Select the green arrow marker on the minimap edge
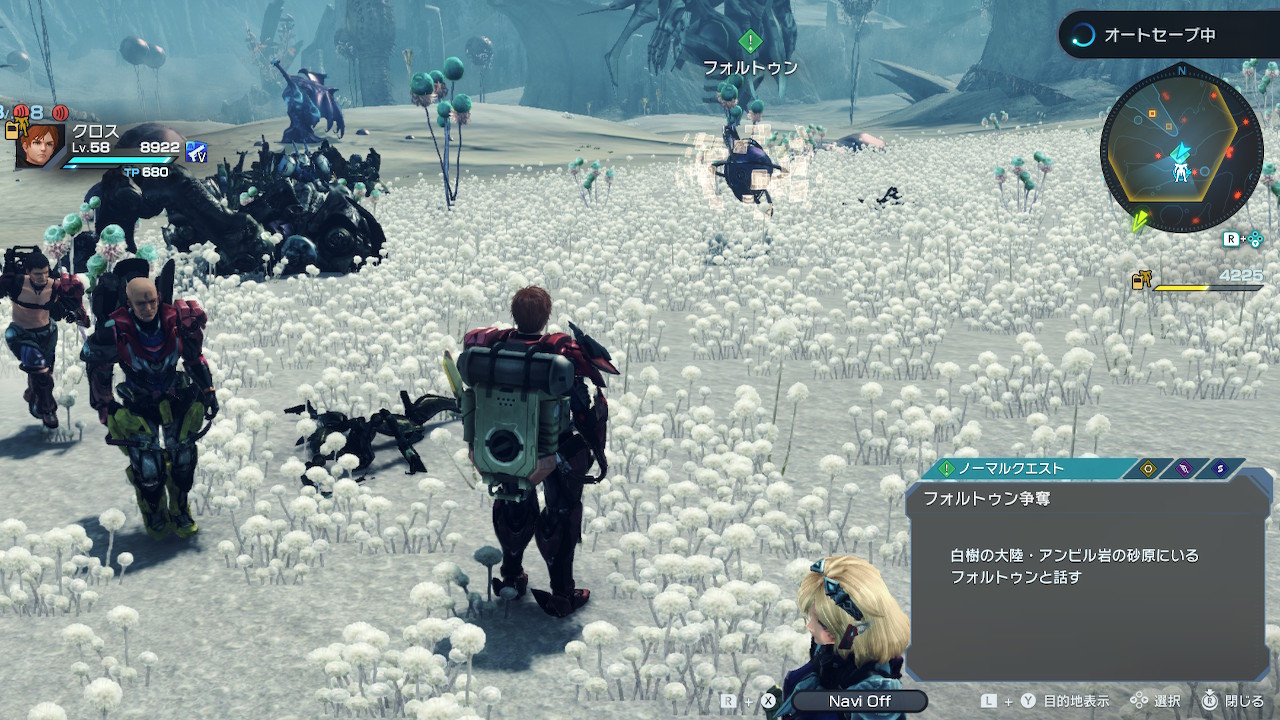Viewport: 1280px width, 720px height. click(1139, 221)
